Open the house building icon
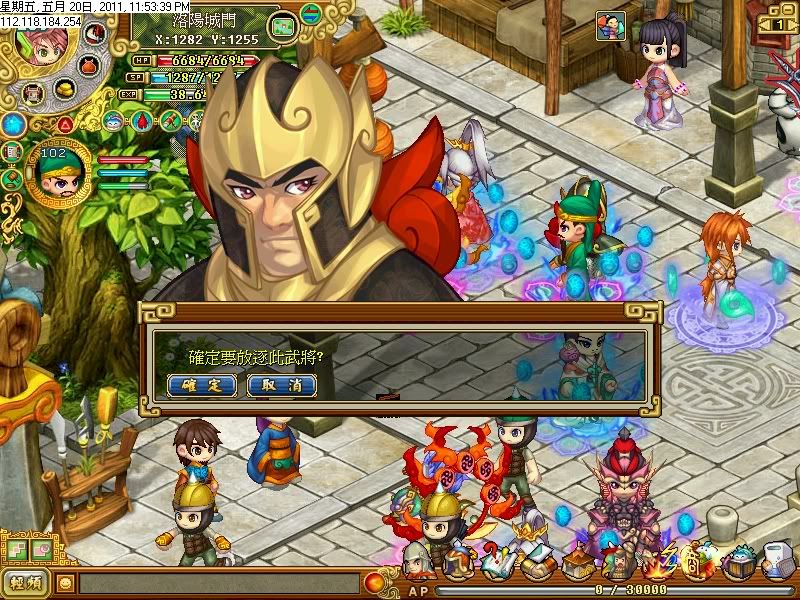Viewport: 800px width, 600px height. (580, 565)
